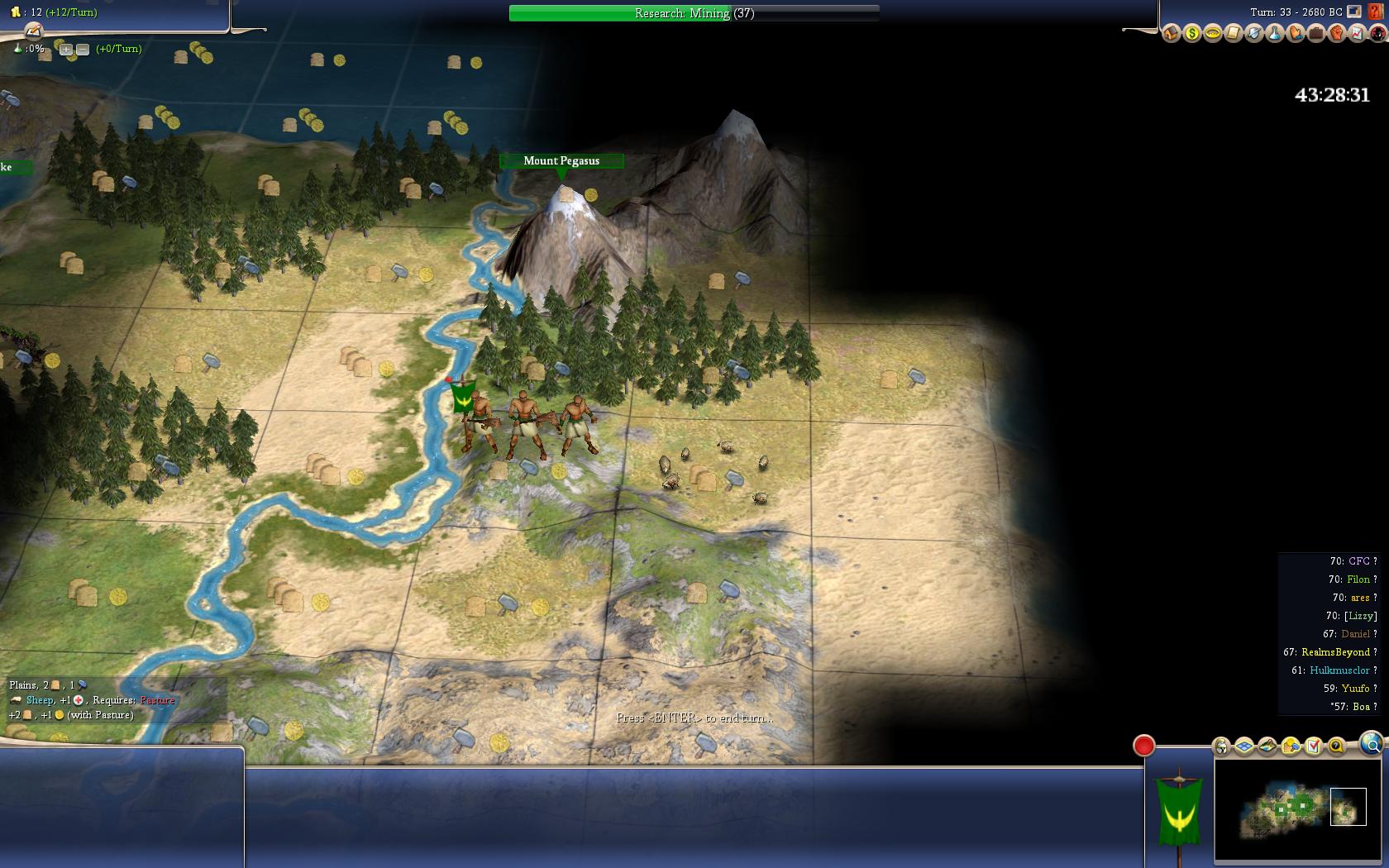
Task: Open the Technology Advisor flask icon
Action: point(1274,34)
